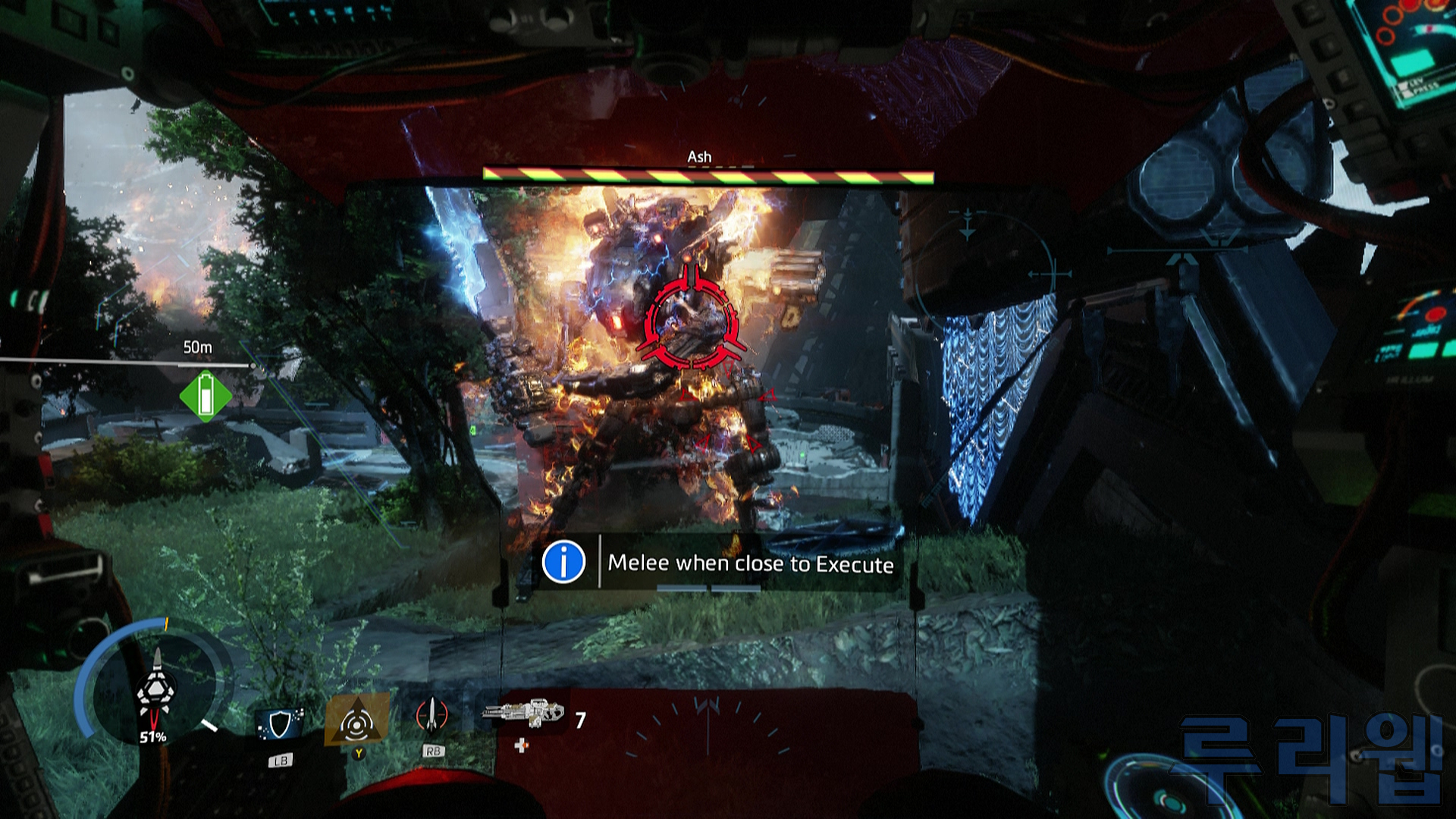Select the titan core meter emblem

(x=155, y=689)
